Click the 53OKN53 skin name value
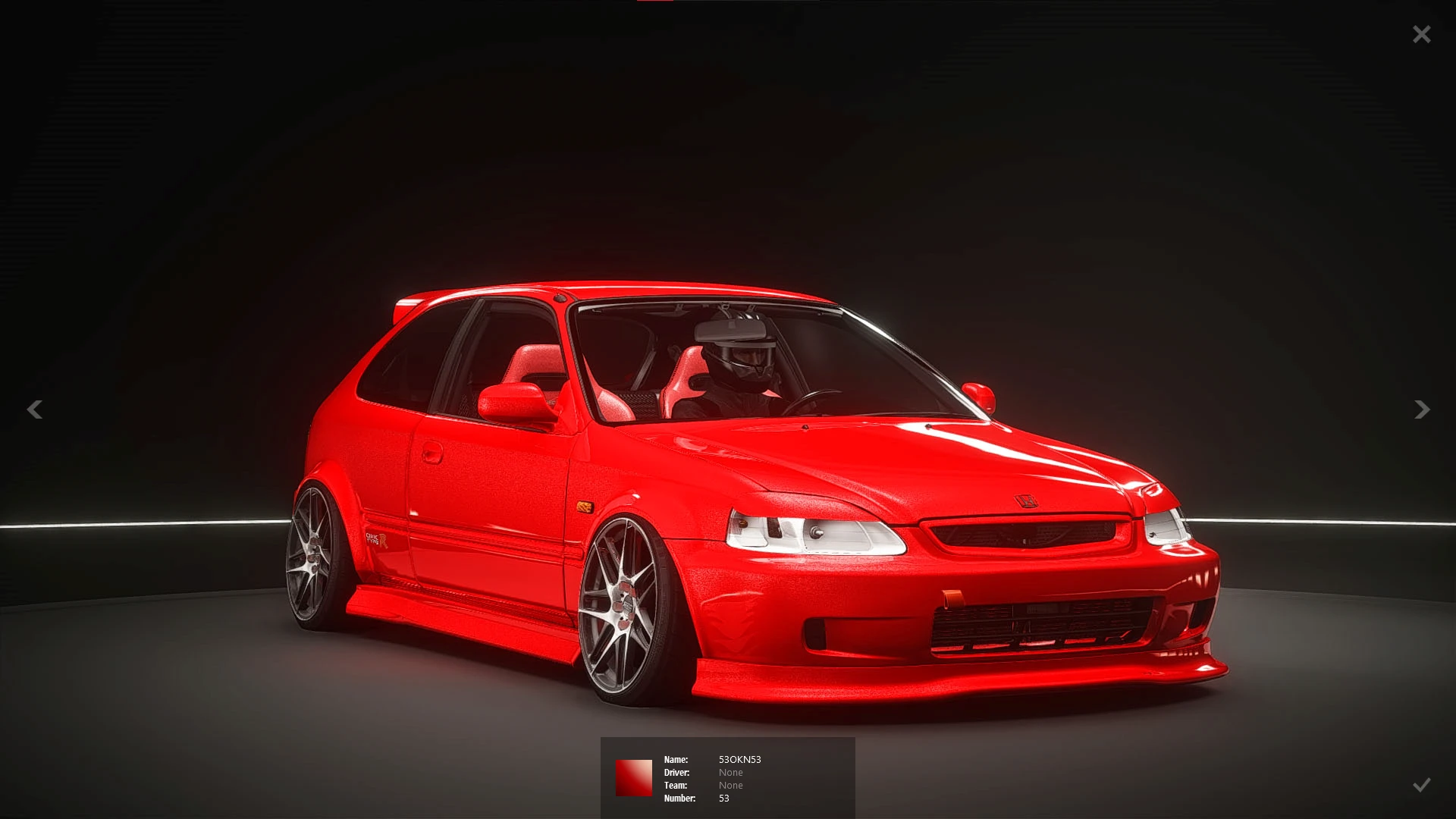This screenshot has width=1456, height=819. [x=740, y=759]
